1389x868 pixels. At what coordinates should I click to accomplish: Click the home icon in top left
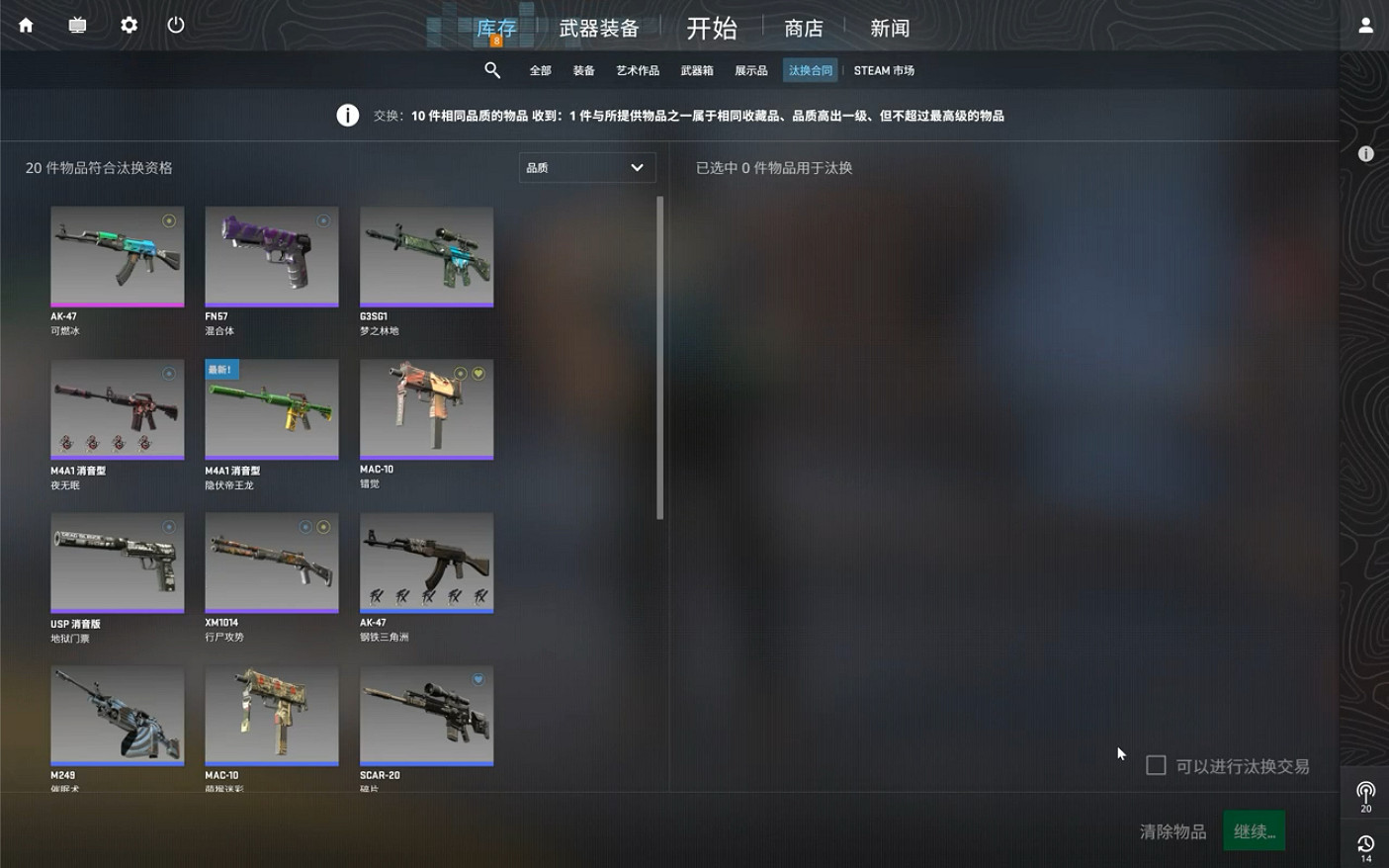[x=25, y=25]
